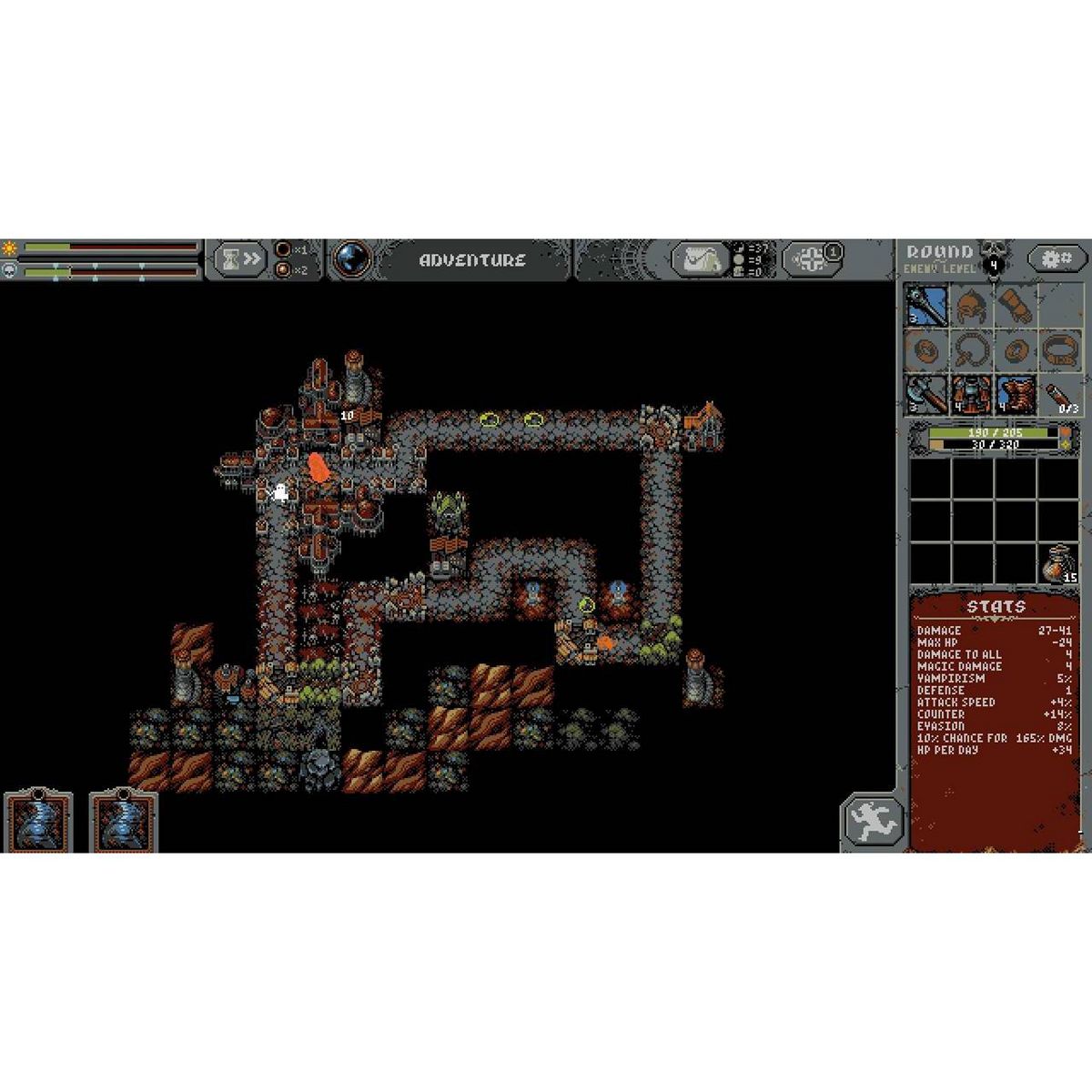Viewport: 1092px width, 1092px height.
Task: Select the brown armor on blue background
Action: (x=1016, y=395)
